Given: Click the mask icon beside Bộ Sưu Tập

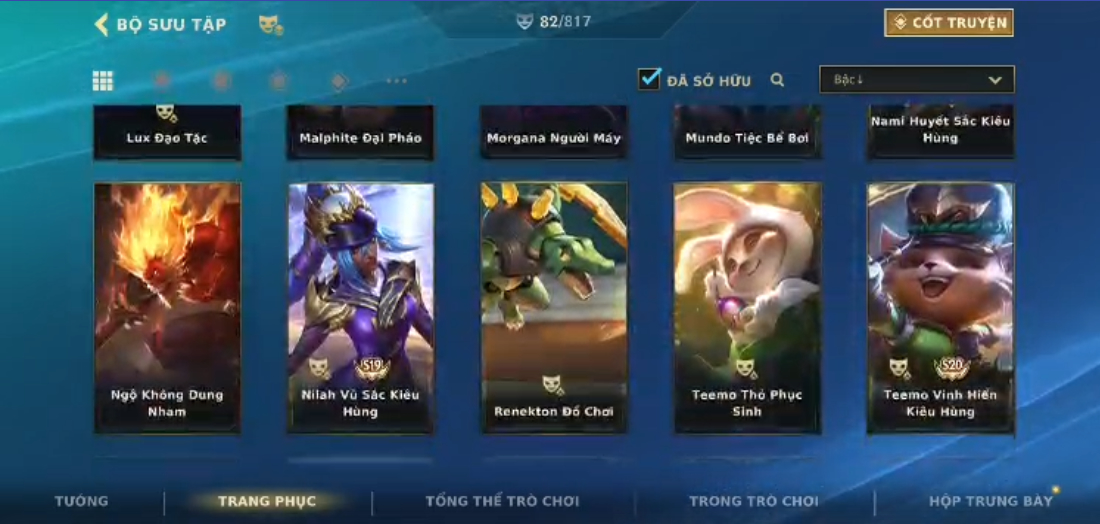Looking at the screenshot, I should [270, 24].
